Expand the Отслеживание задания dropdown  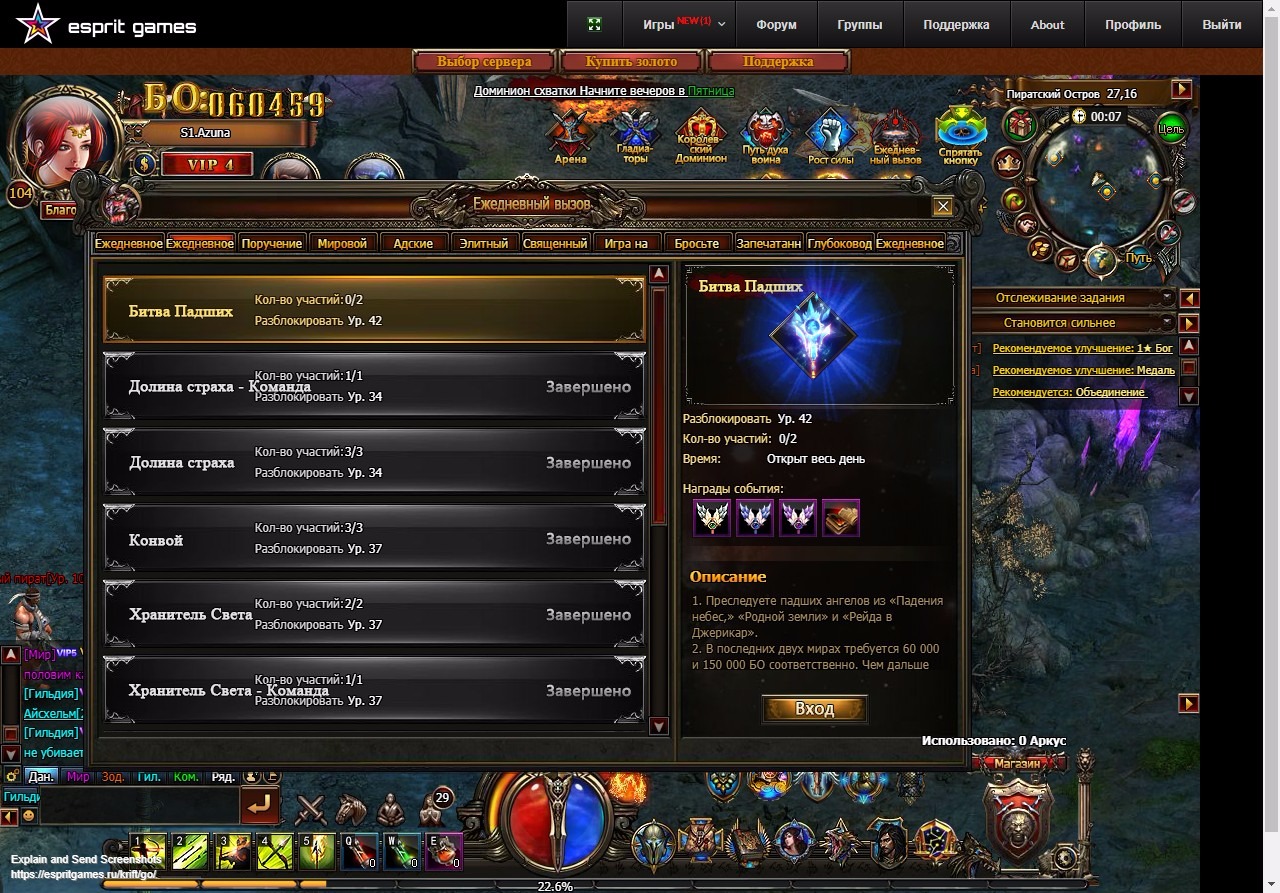[x=1165, y=298]
